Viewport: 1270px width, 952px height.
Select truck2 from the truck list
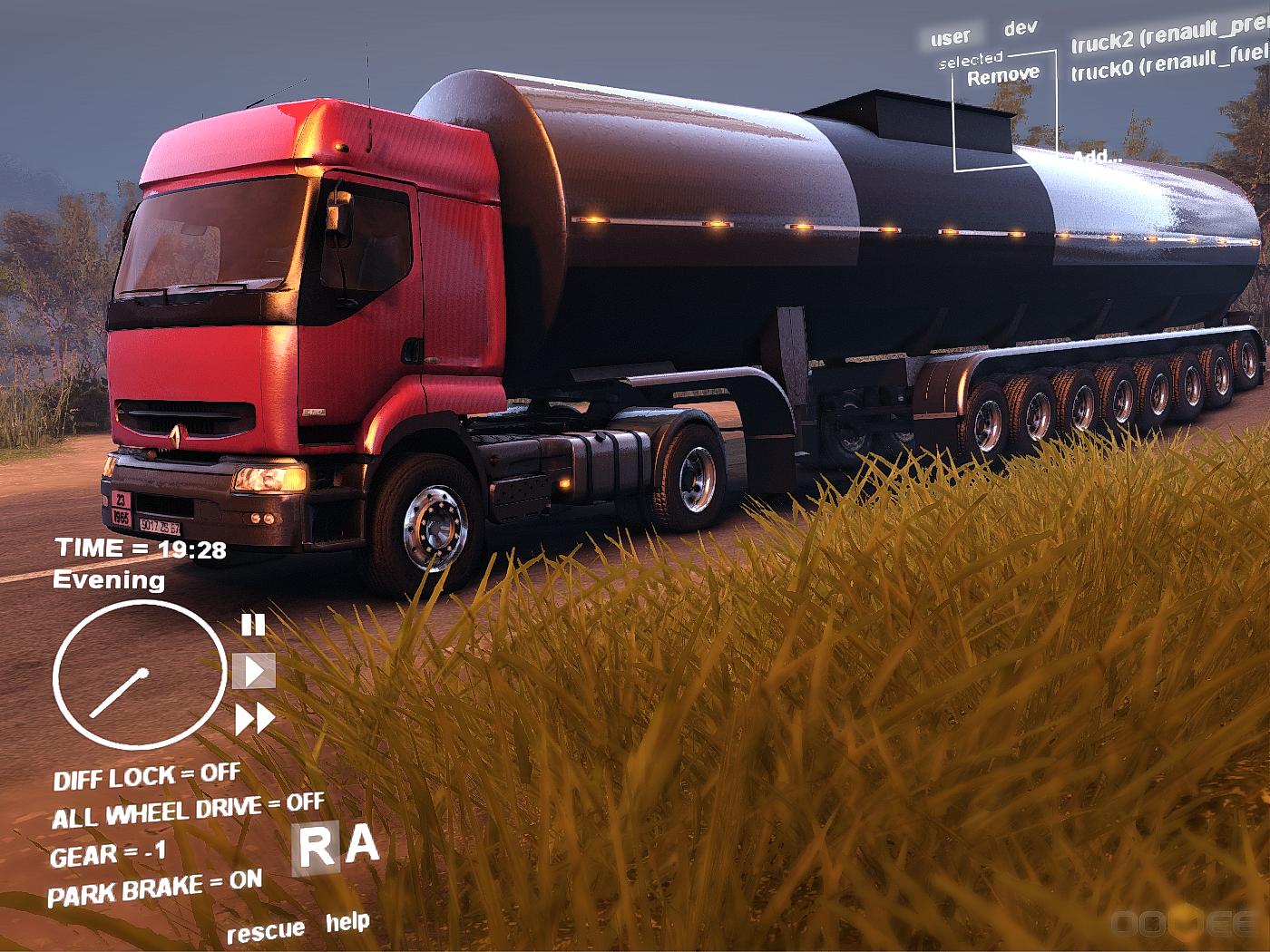pos(1170,38)
